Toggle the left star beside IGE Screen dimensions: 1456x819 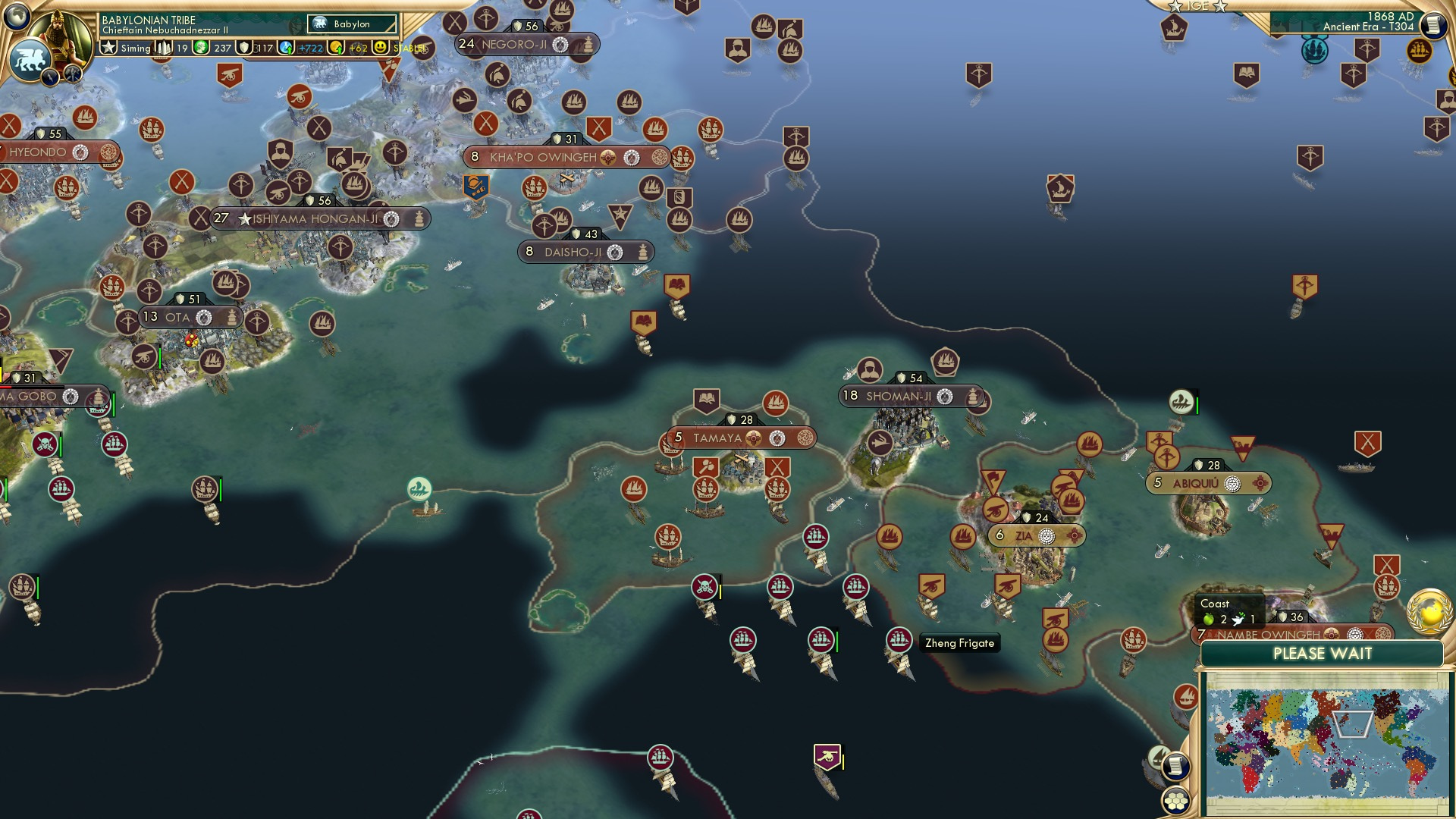(1175, 6)
